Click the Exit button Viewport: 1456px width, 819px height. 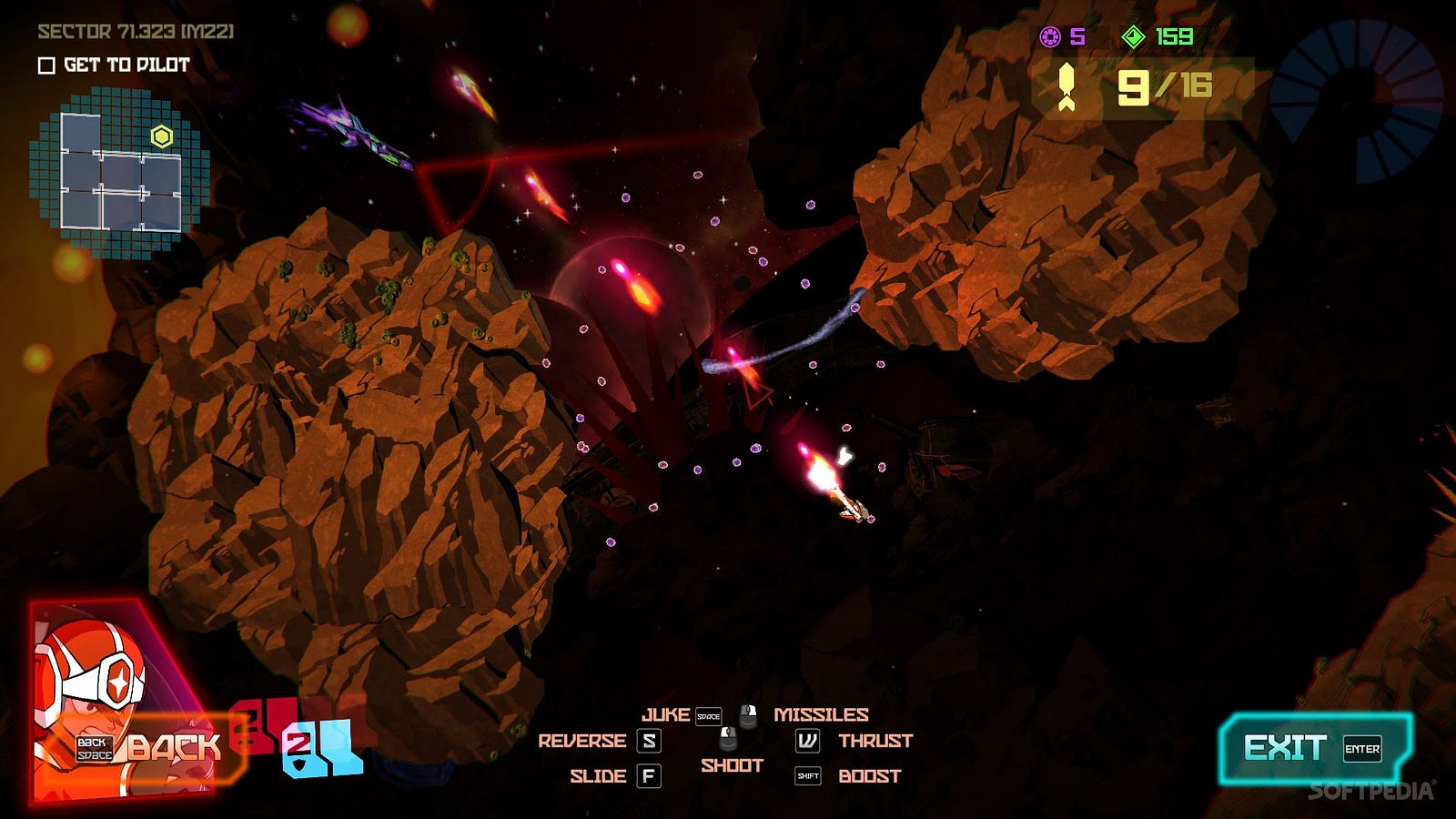1313,749
